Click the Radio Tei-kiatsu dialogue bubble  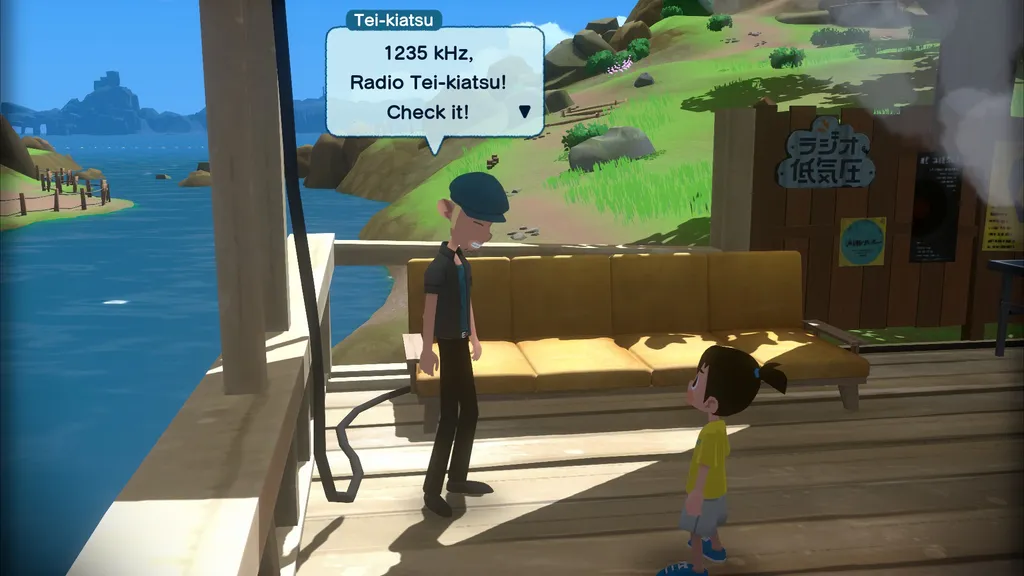pos(434,82)
